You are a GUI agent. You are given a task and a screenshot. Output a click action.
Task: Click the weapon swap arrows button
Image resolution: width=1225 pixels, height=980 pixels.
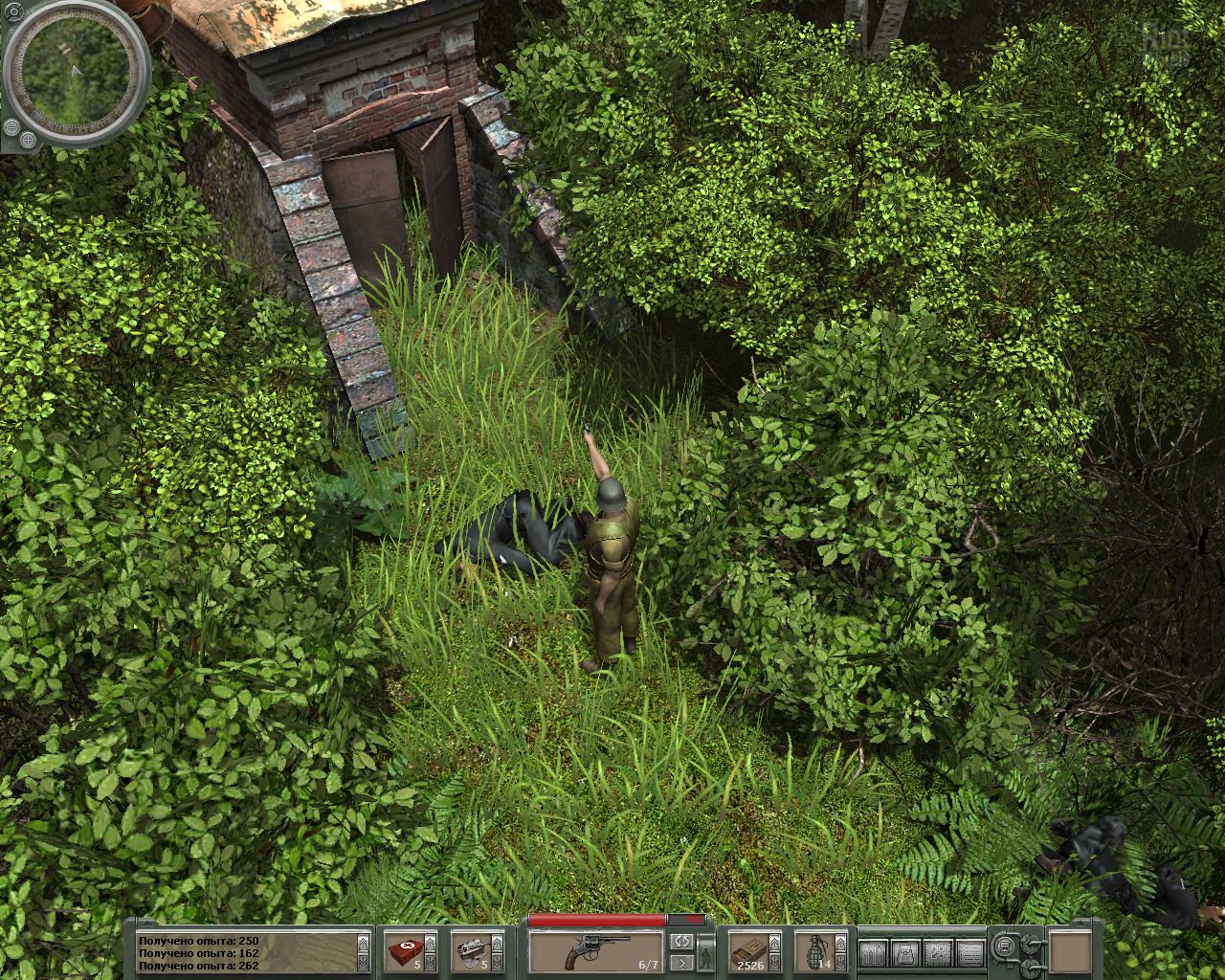pos(680,942)
